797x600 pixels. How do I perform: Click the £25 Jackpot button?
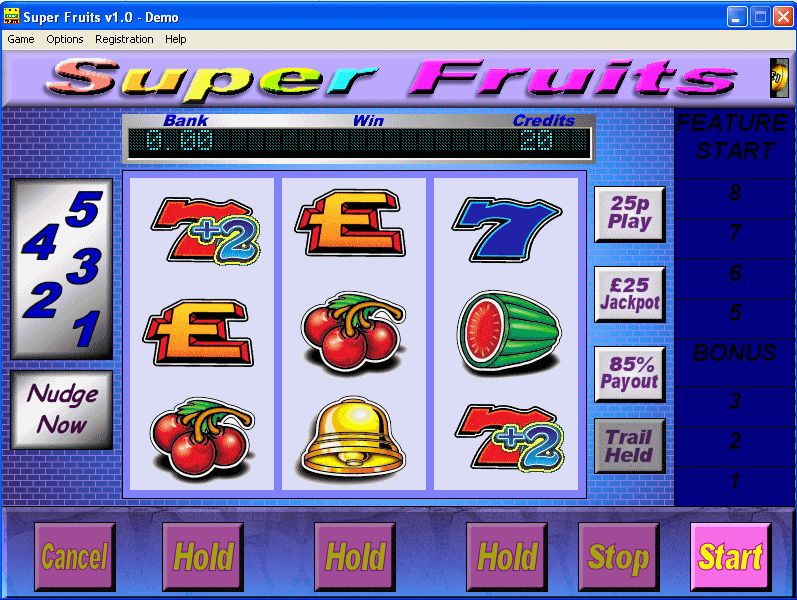click(630, 294)
